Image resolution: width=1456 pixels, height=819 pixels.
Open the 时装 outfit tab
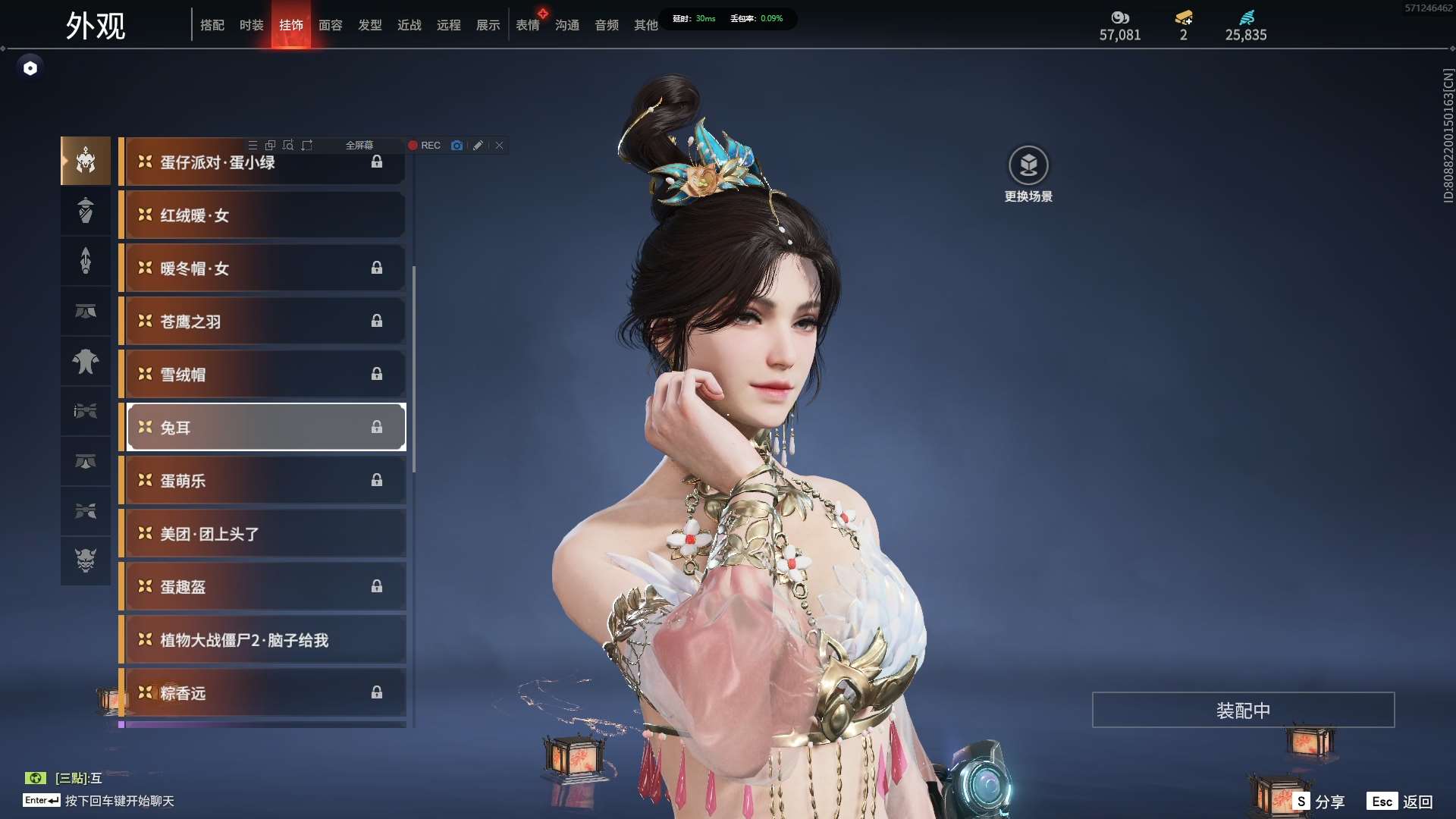coord(252,25)
